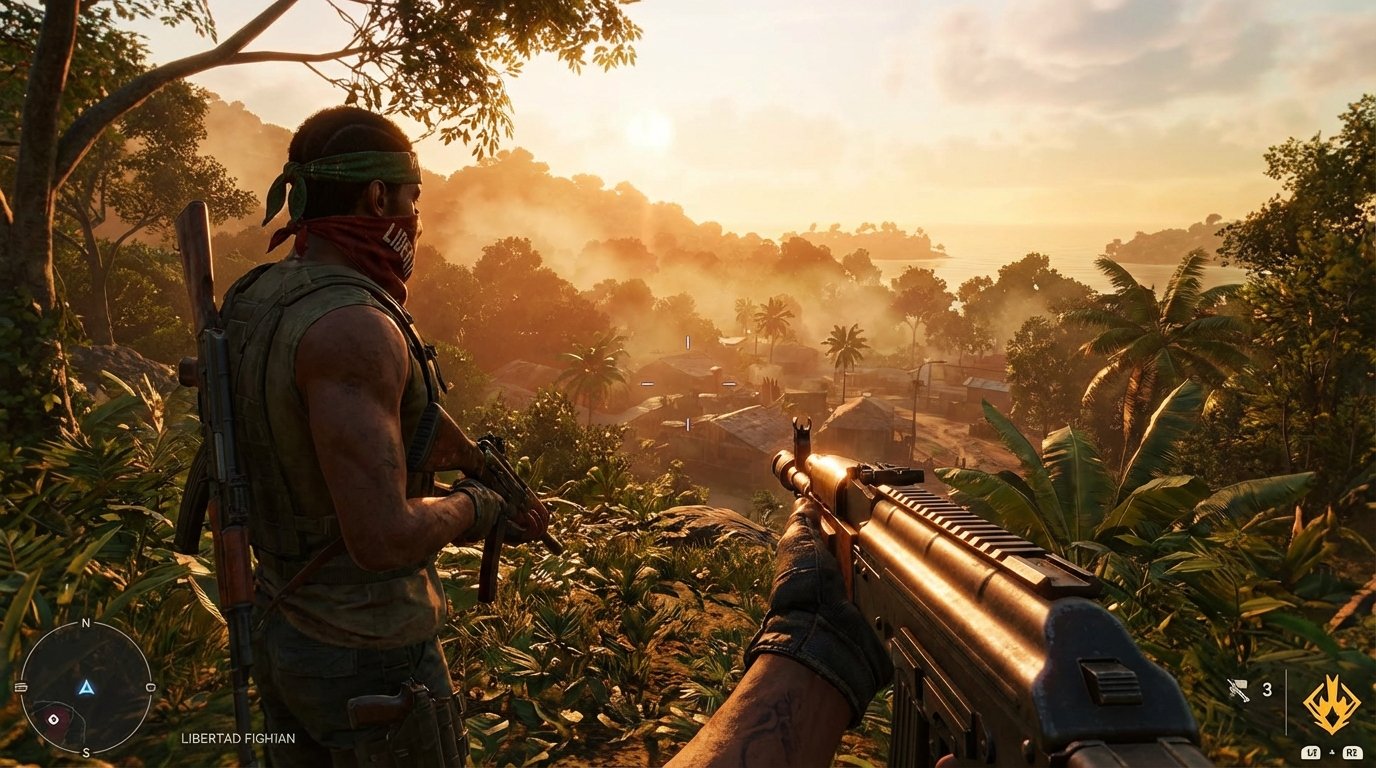
Task: Click the throwable count showing 3
Action: pos(1267,690)
